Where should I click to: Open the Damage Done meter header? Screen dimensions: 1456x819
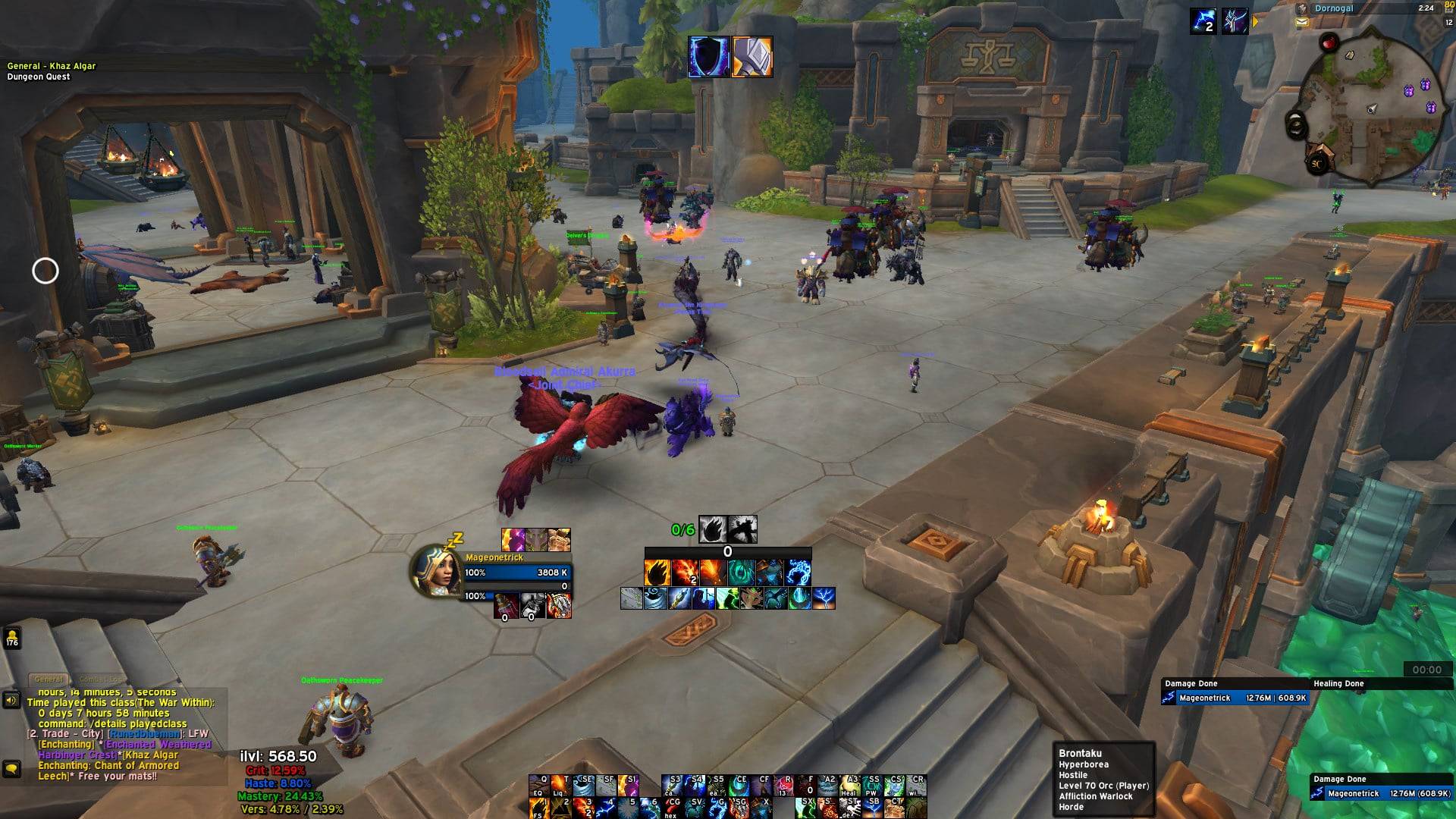(x=1191, y=683)
